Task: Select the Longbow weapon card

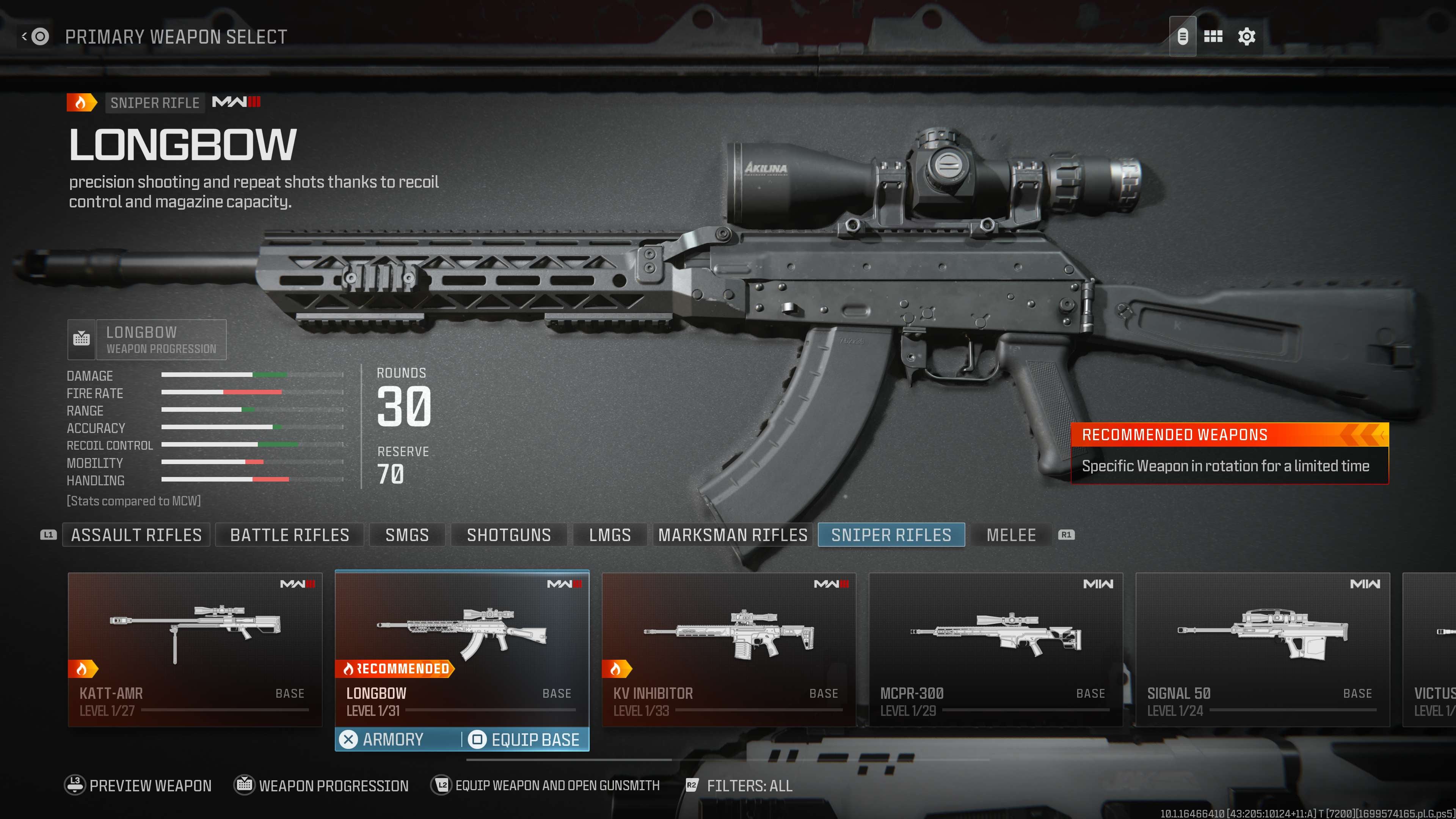Action: pos(462,649)
